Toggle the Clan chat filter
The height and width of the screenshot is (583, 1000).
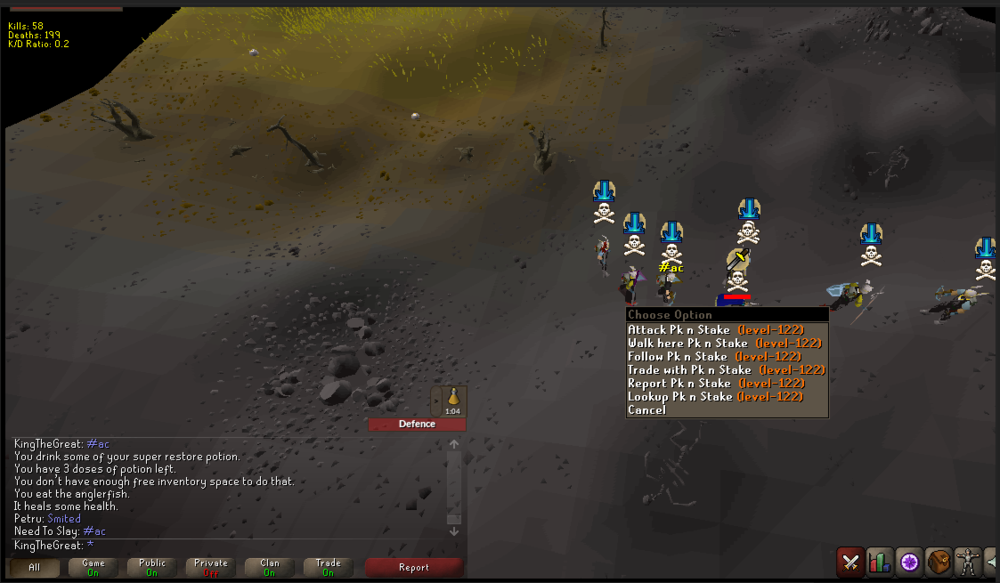click(x=270, y=567)
